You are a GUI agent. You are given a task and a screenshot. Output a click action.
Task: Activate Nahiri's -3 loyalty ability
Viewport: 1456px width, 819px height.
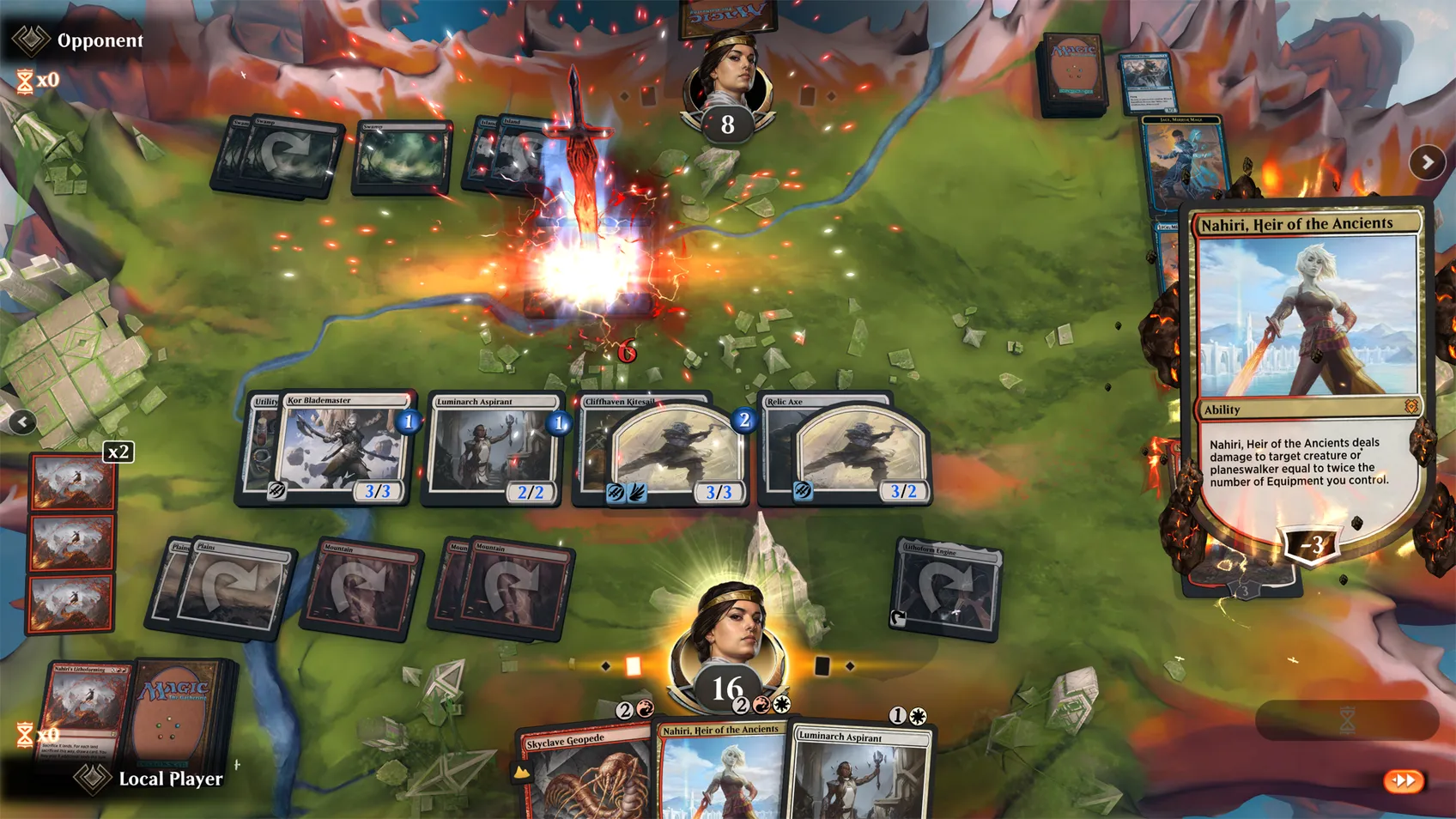point(1309,542)
